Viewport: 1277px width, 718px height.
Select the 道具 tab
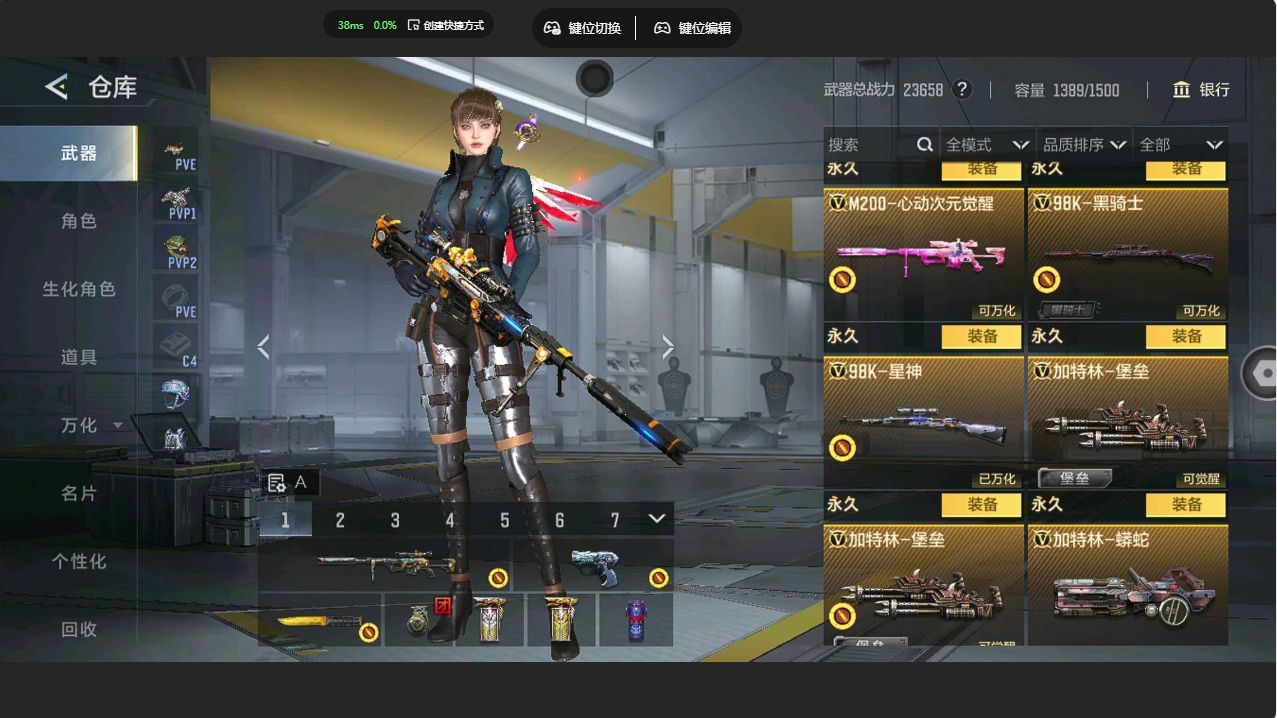pos(79,357)
